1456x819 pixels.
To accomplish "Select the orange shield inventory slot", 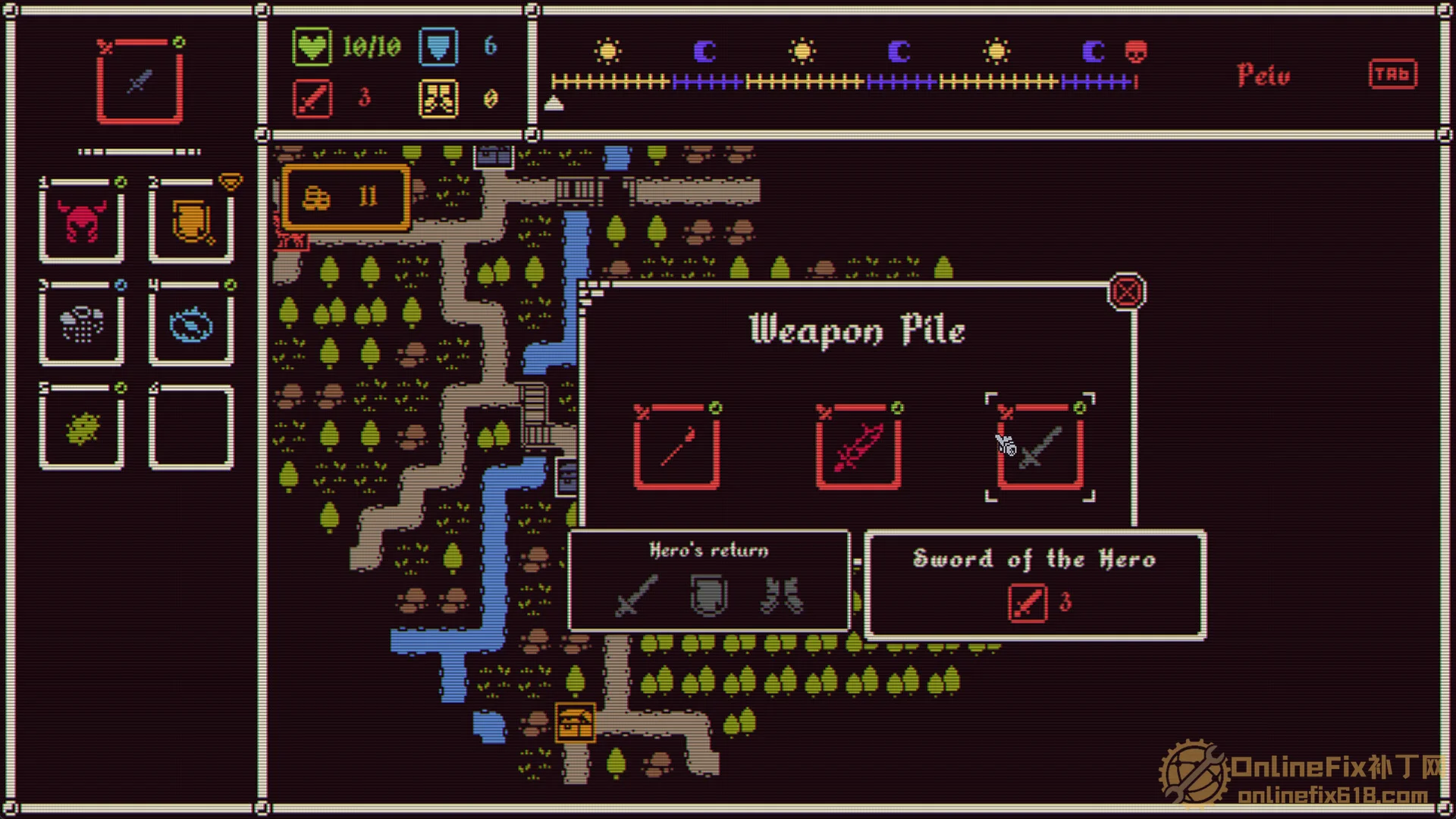I will [x=191, y=222].
